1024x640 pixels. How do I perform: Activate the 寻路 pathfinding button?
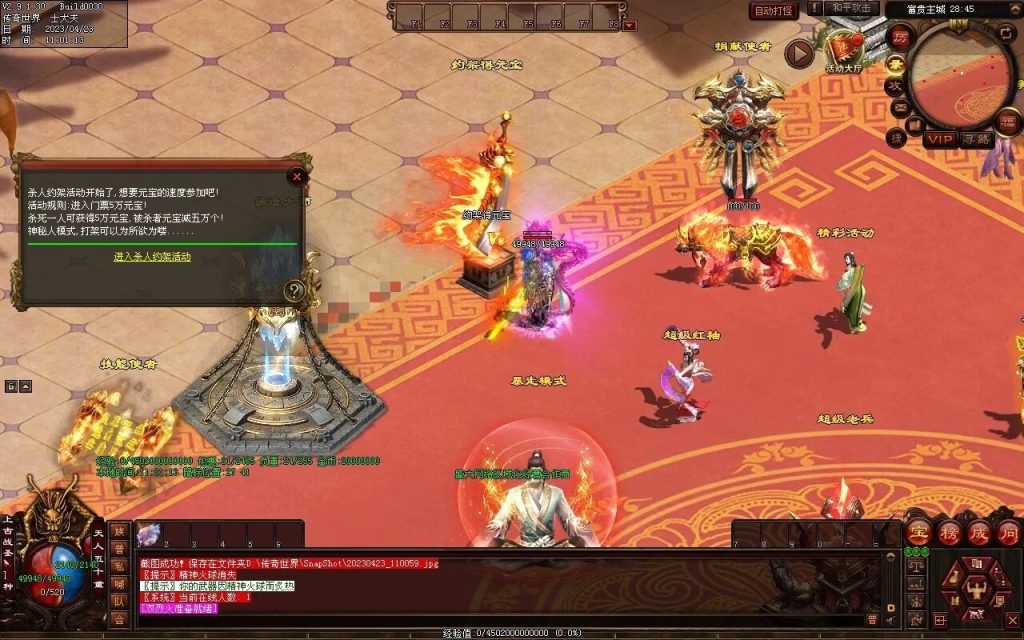click(976, 139)
